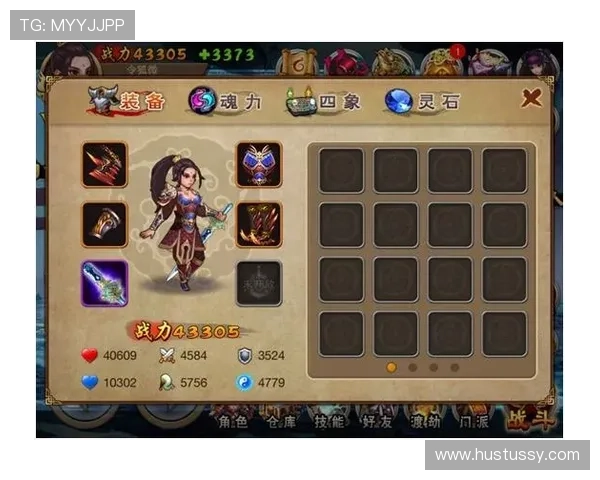
Task: Tap the red 战斗 battle button
Action: tap(530, 419)
